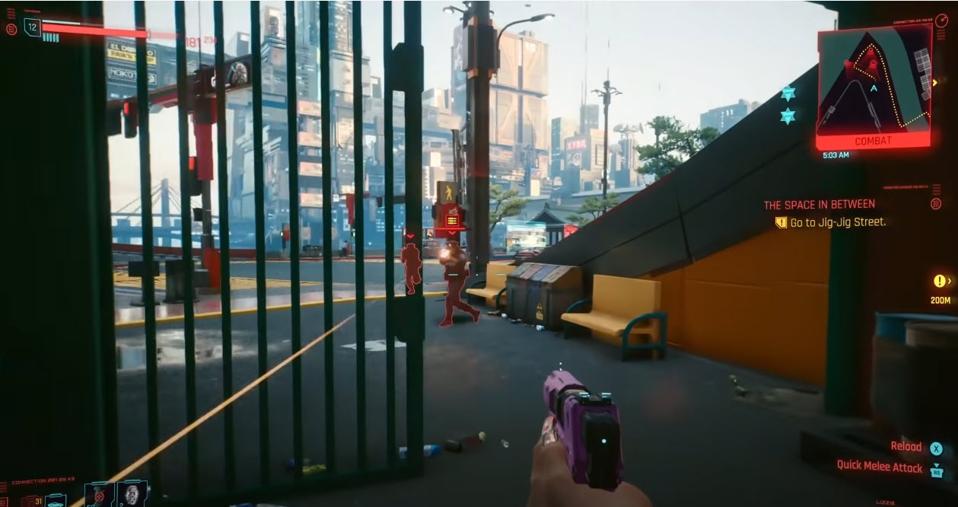Click the player level 12 badge
The image size is (958, 507).
(32, 27)
